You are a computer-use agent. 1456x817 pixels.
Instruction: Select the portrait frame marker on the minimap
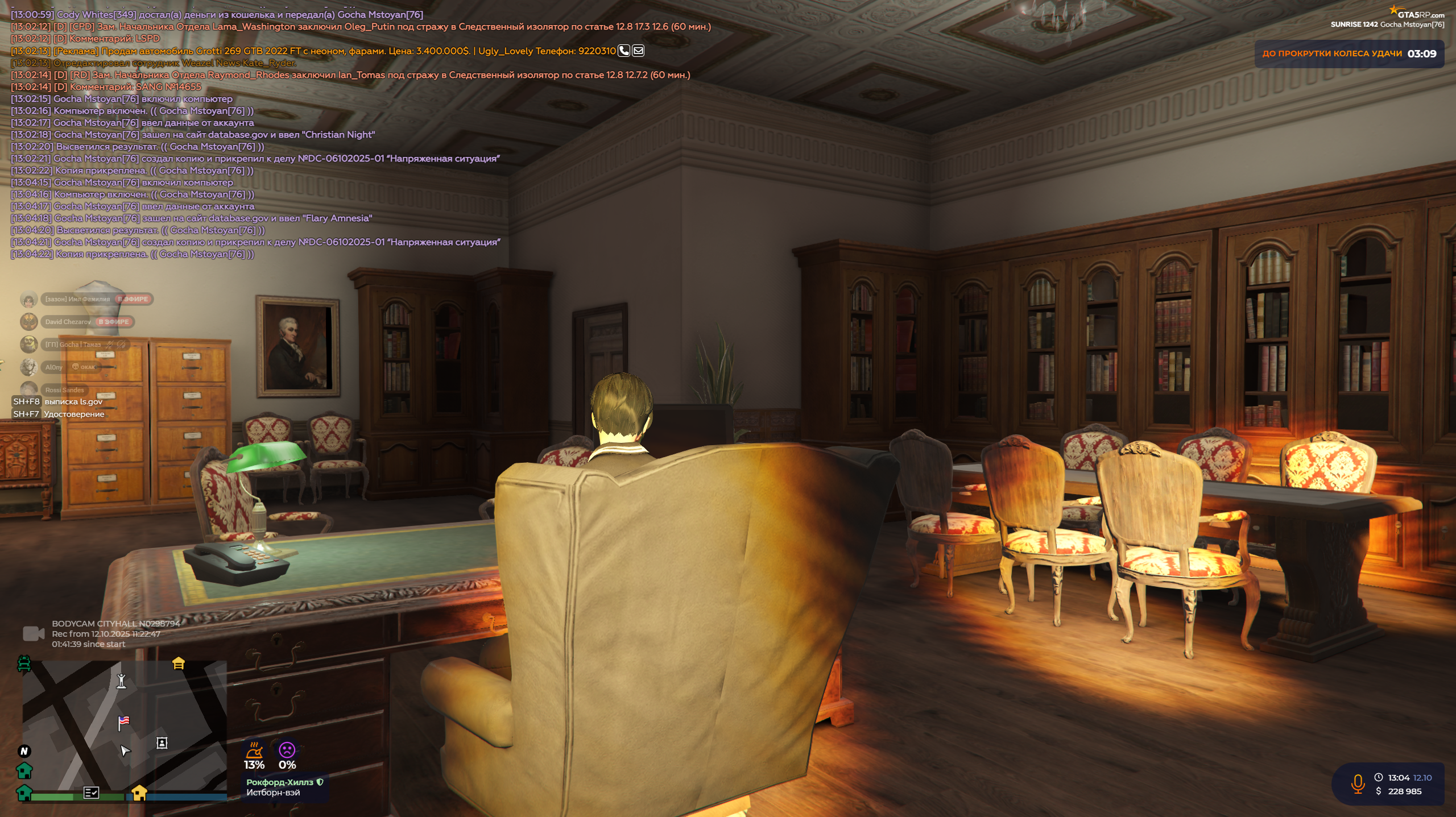[162, 743]
